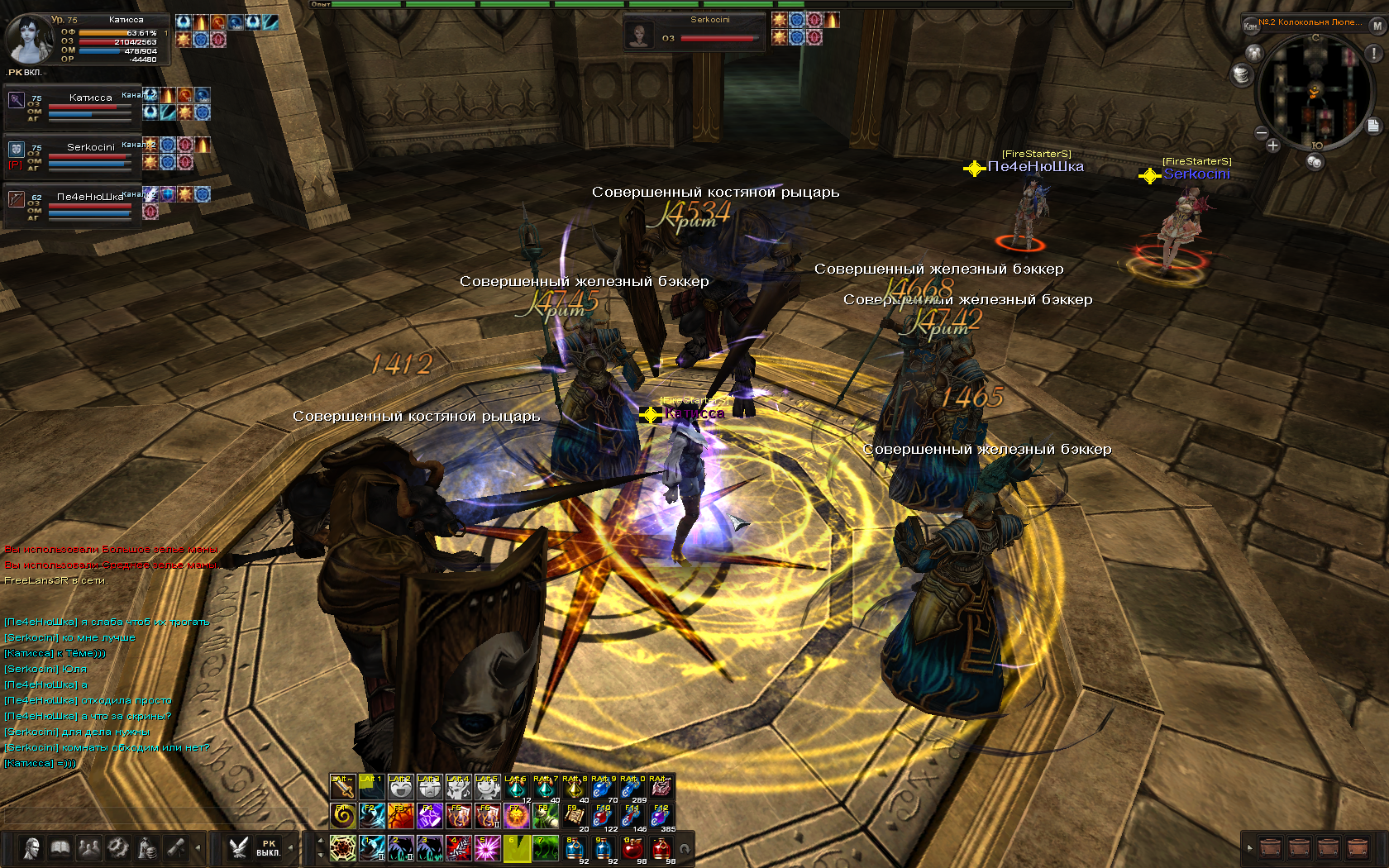1389x868 pixels.
Task: Click the white eagle icon
Action: 239,848
